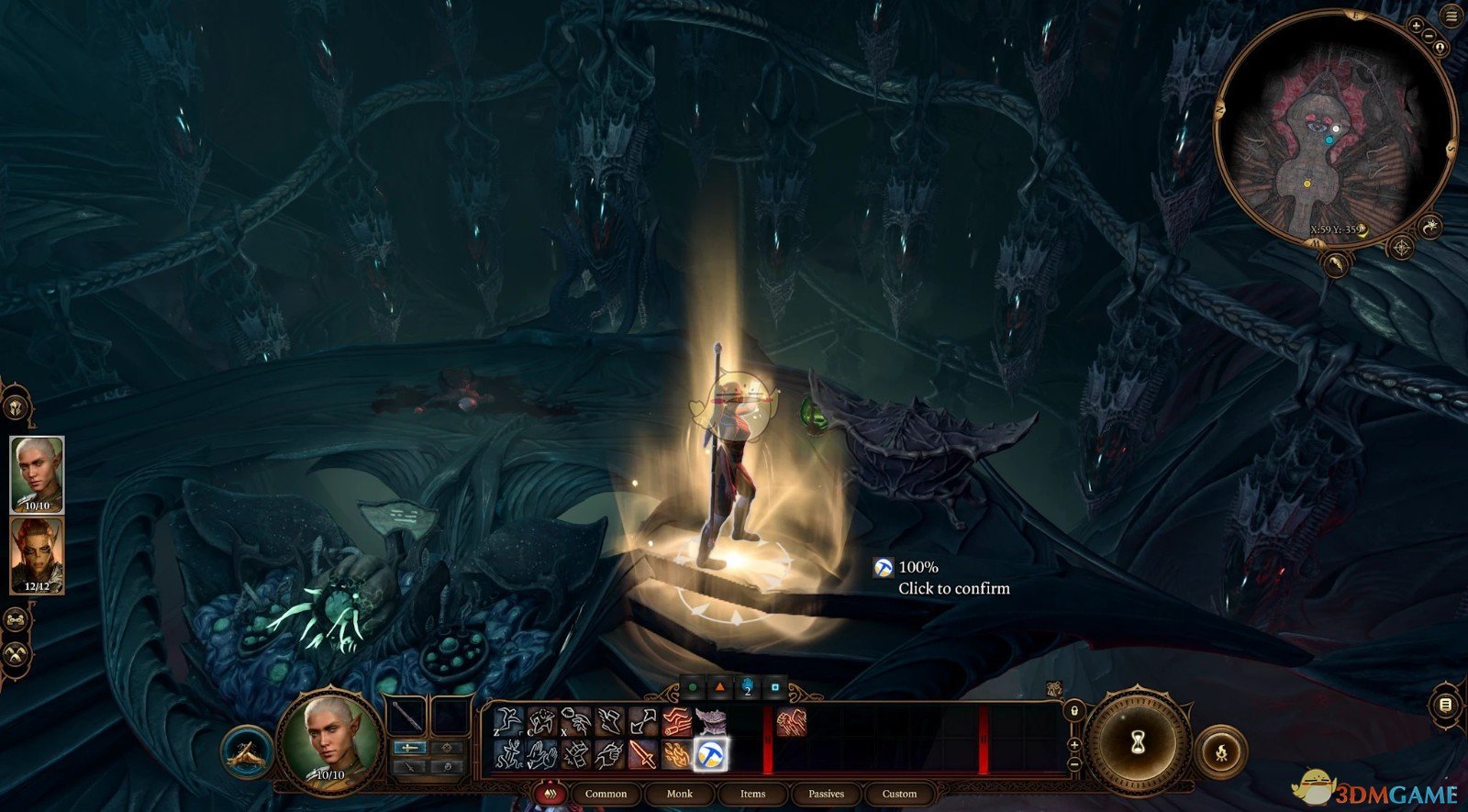Switch to the Common hotbar tab
Viewport: 1468px width, 812px height.
point(606,794)
